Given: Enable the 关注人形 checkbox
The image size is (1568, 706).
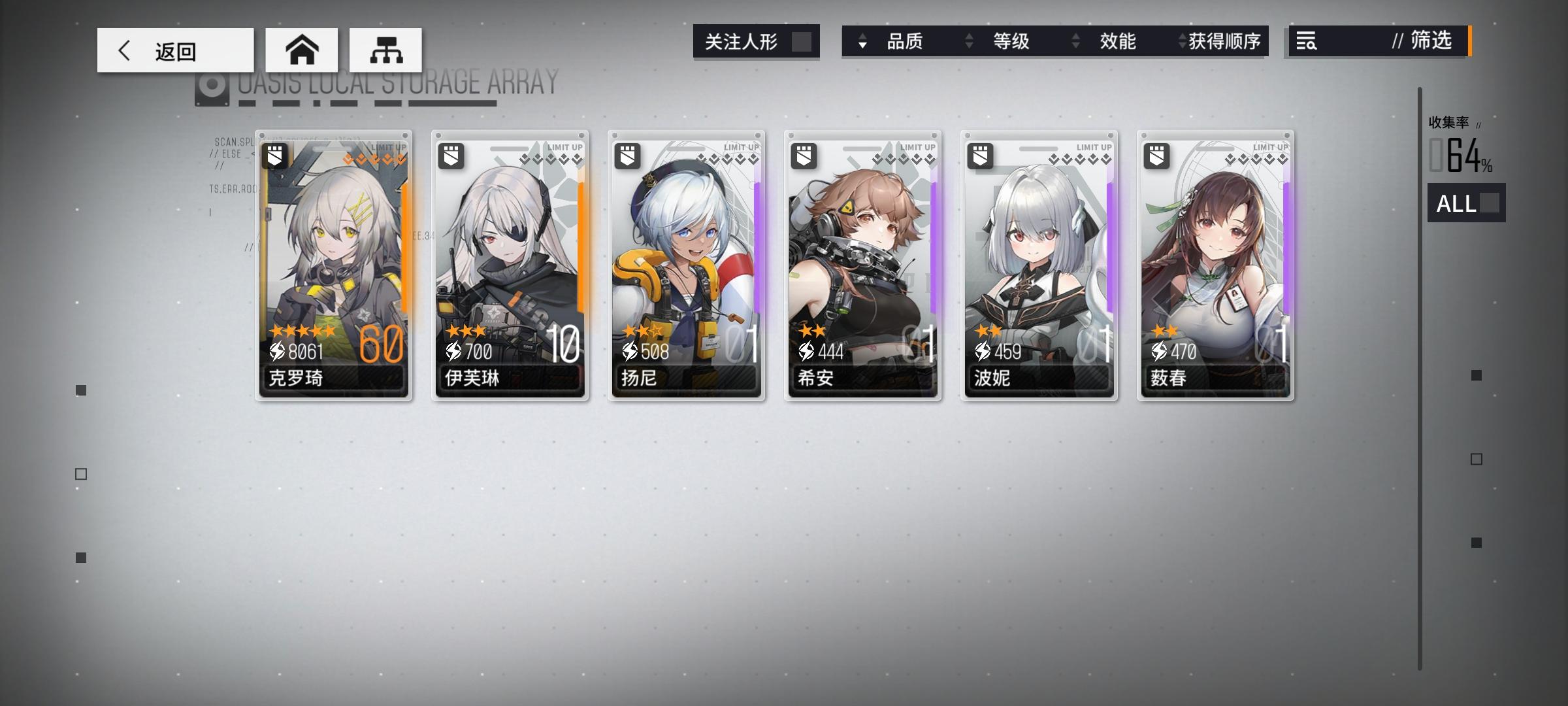Looking at the screenshot, I should pyautogui.click(x=803, y=41).
